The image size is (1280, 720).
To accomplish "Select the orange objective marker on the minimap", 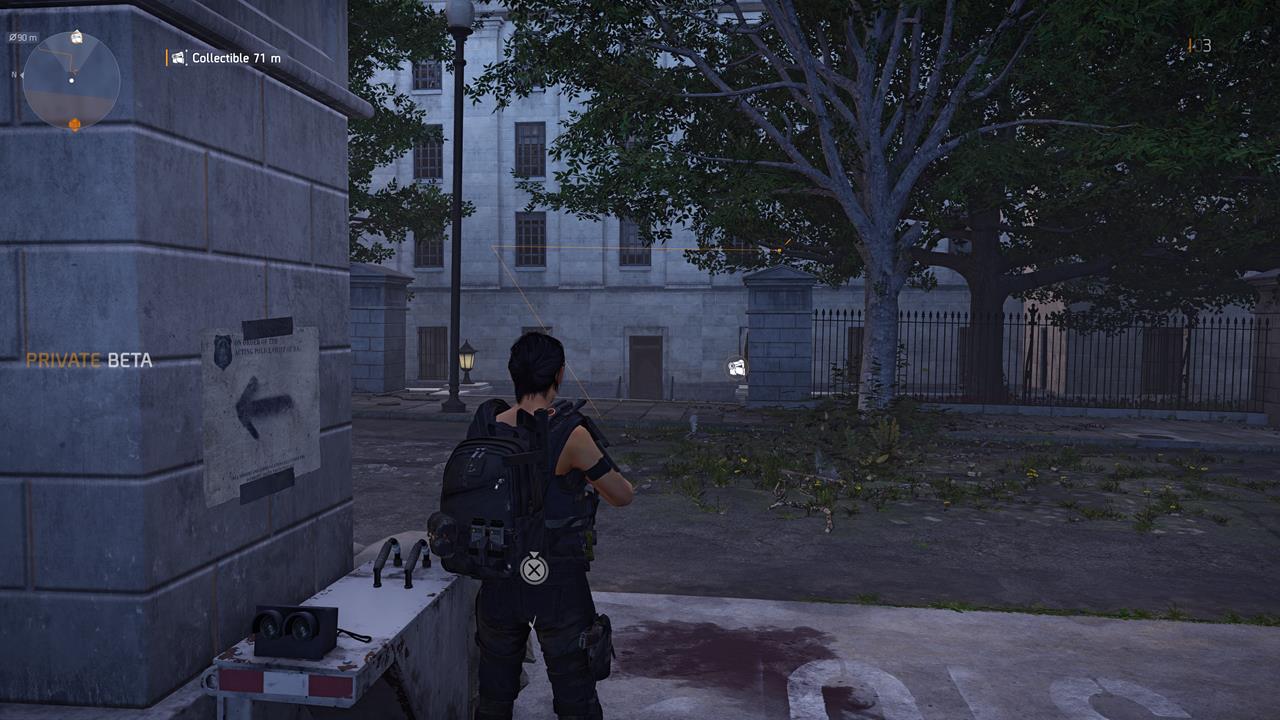I will [74, 122].
